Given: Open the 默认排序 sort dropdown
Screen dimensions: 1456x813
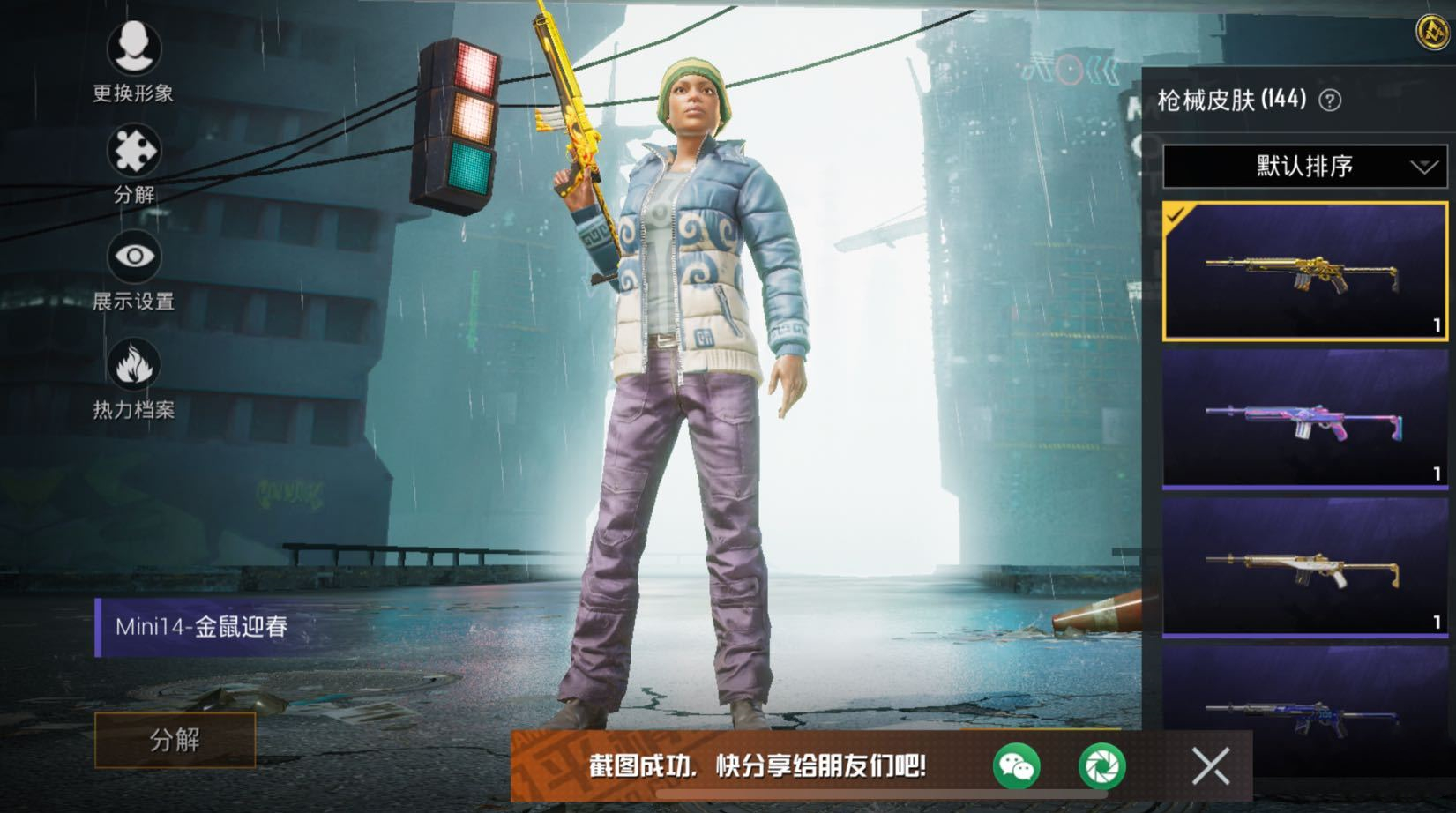Looking at the screenshot, I should [1304, 166].
